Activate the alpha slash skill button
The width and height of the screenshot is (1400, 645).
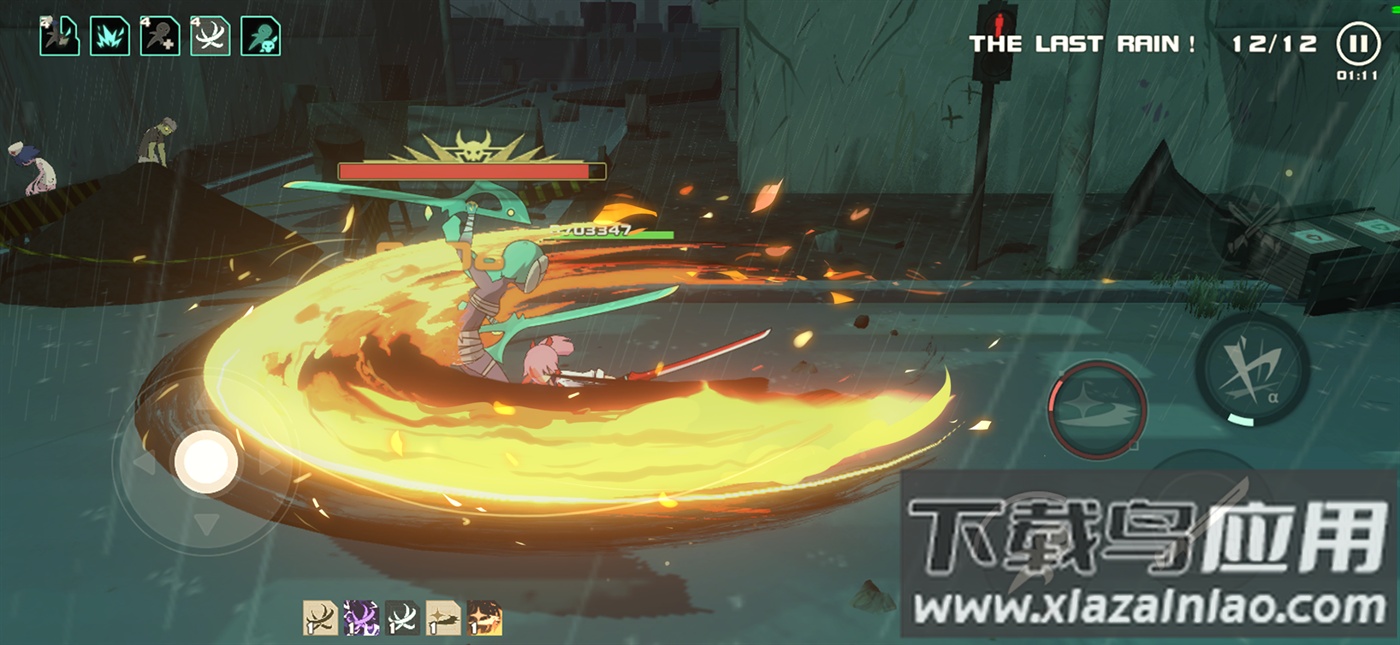pyautogui.click(x=1252, y=369)
